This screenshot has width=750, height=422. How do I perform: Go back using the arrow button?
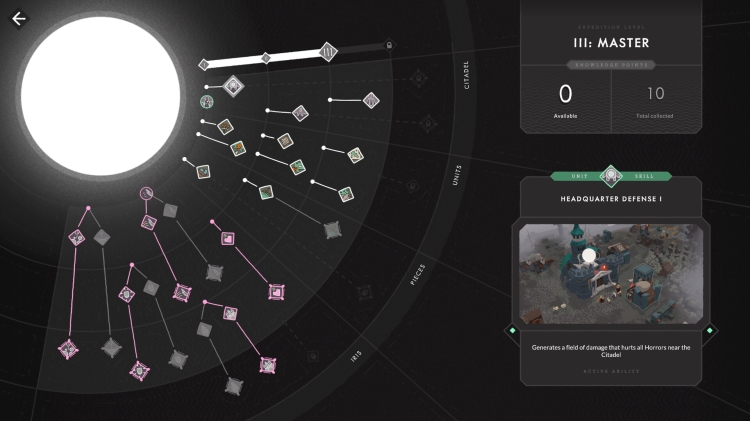19,18
